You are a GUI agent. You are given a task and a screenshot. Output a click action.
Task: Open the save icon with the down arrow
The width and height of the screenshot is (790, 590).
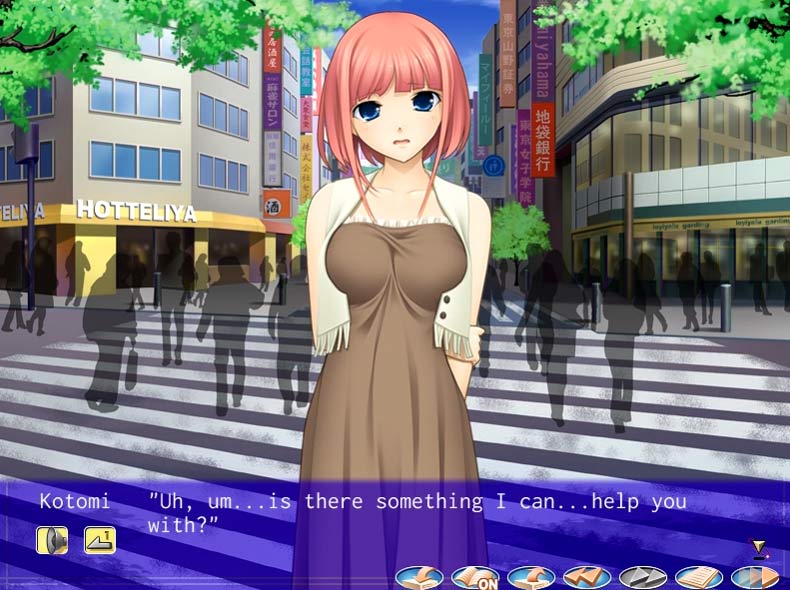coord(419,577)
